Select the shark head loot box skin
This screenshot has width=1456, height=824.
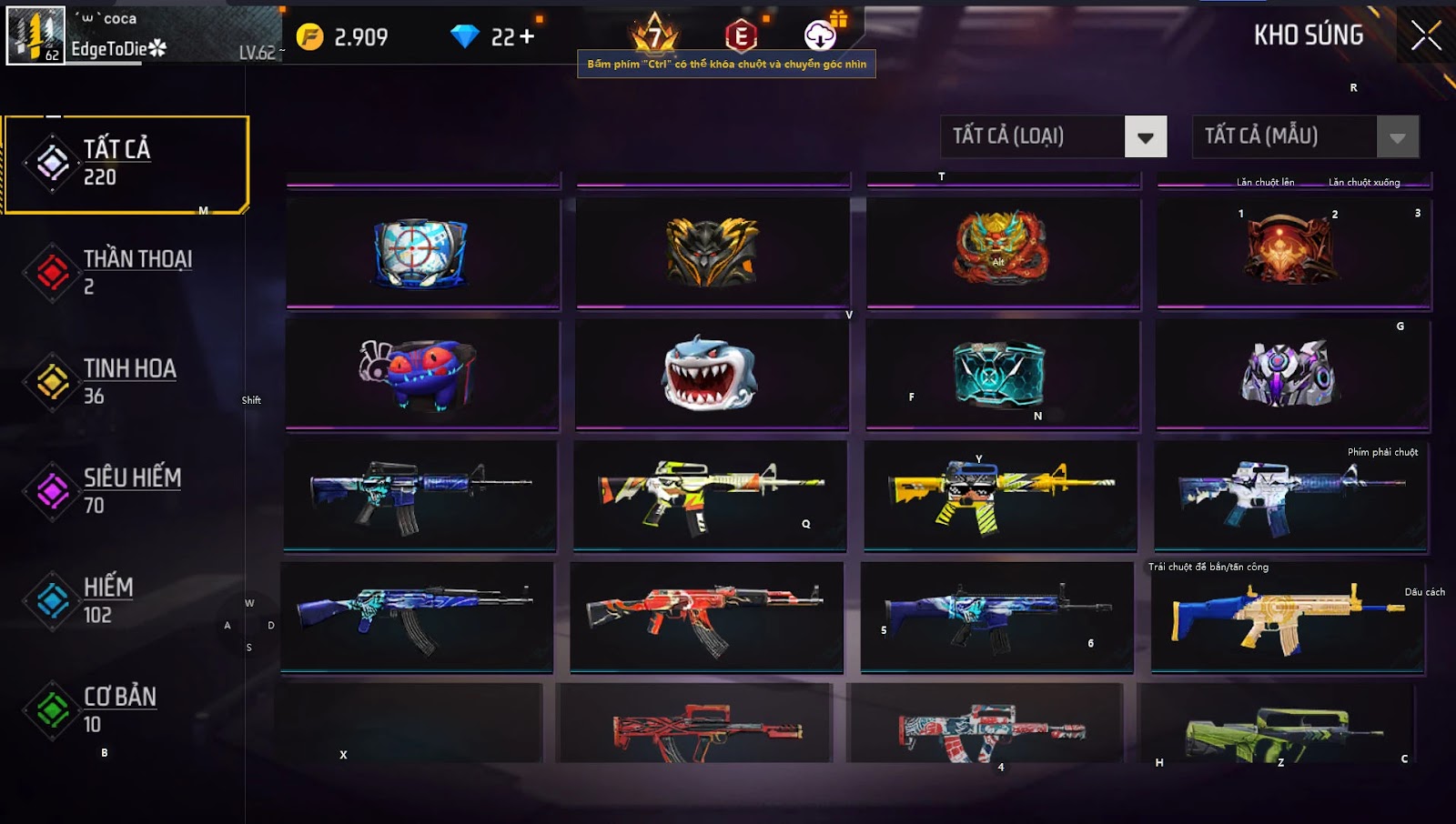(710, 375)
